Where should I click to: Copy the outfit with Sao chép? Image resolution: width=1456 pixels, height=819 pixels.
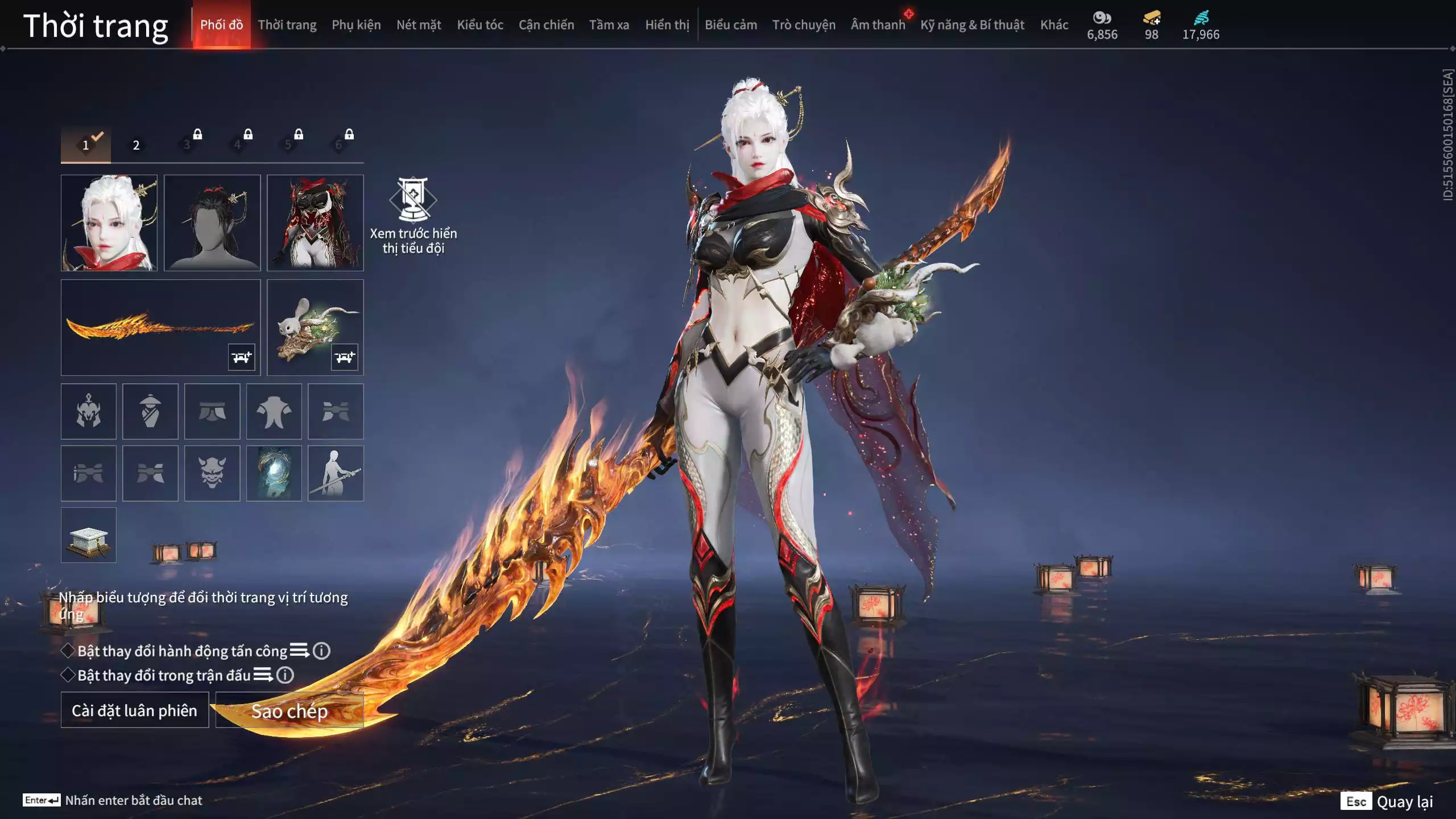(289, 710)
